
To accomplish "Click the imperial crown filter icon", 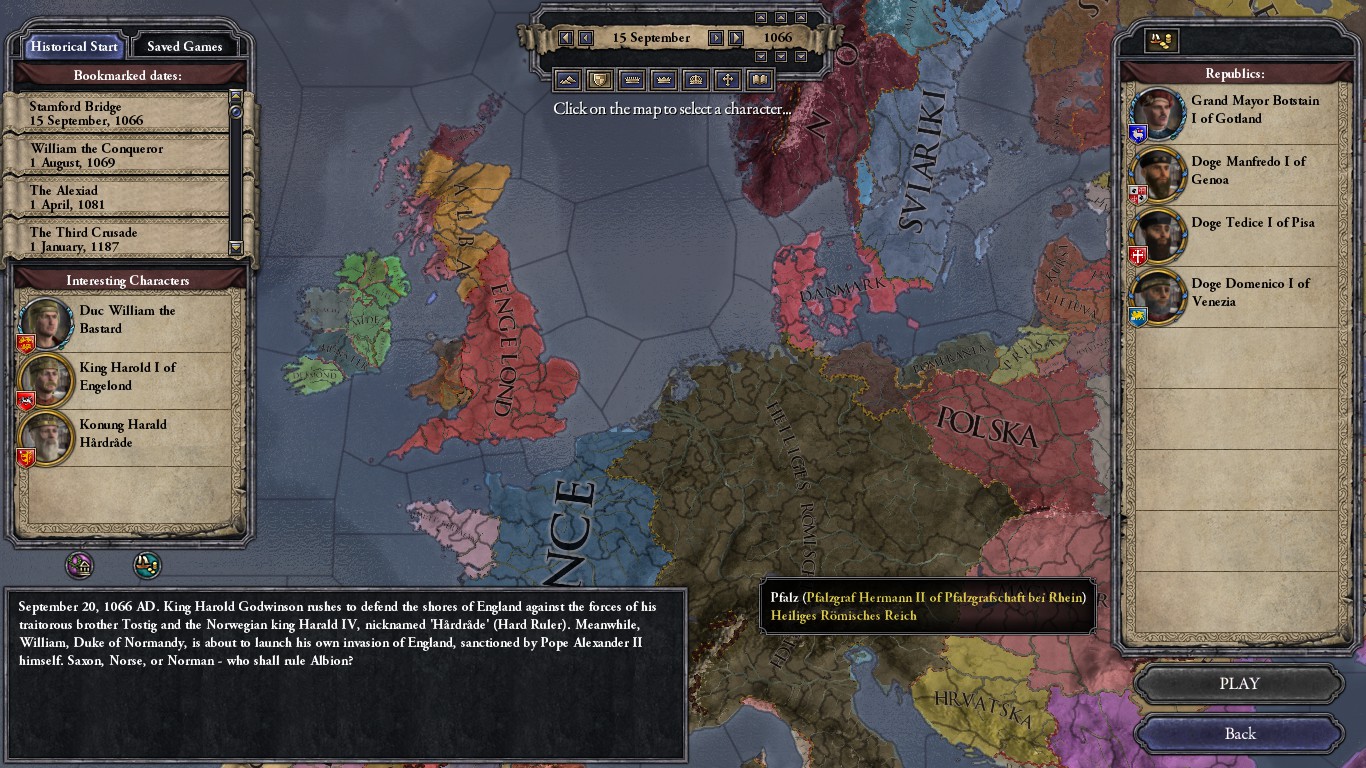I will [x=695, y=80].
